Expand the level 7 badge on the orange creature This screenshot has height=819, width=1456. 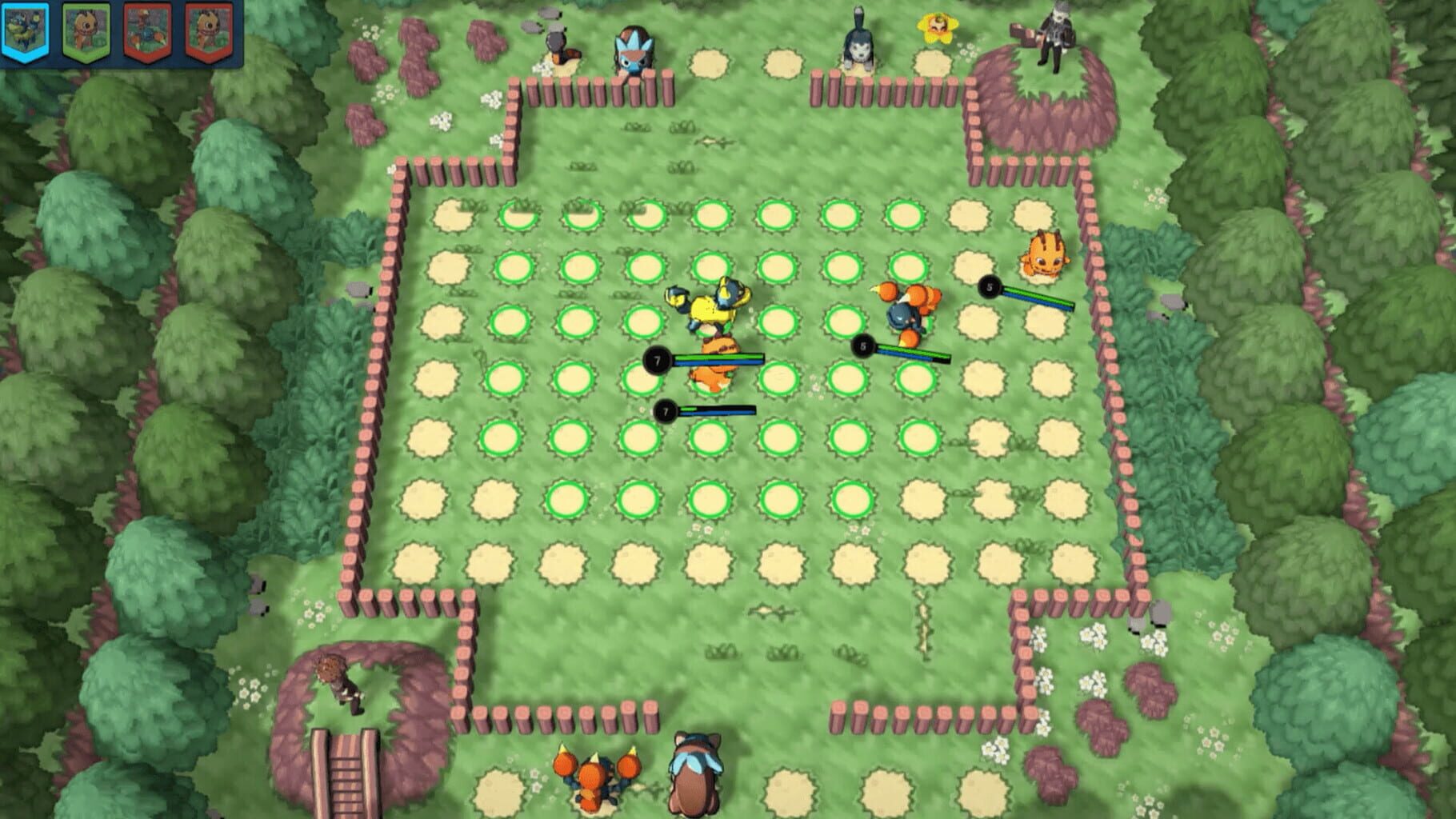click(x=659, y=360)
